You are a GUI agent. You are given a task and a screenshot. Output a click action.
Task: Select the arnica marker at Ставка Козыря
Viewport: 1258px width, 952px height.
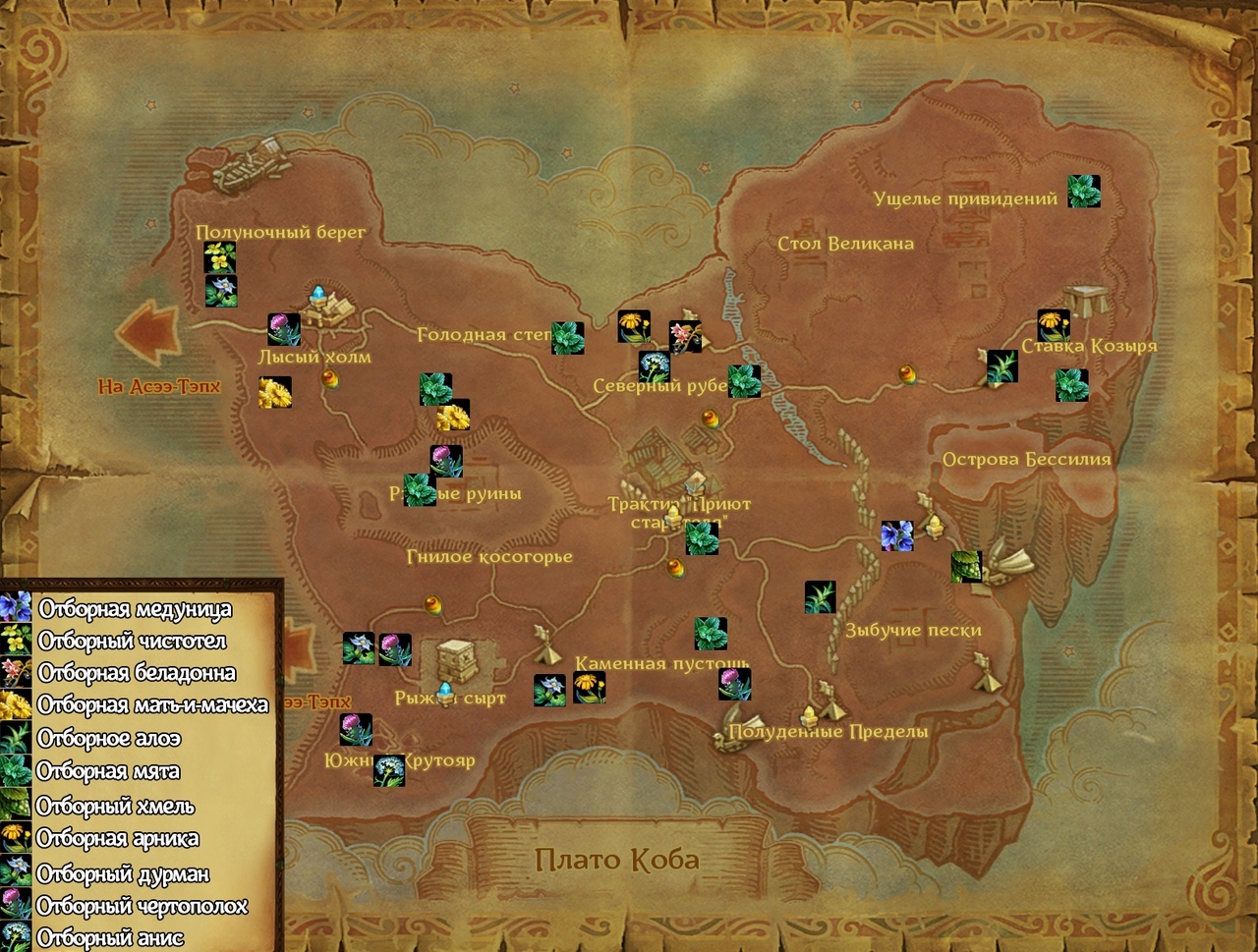1054,325
